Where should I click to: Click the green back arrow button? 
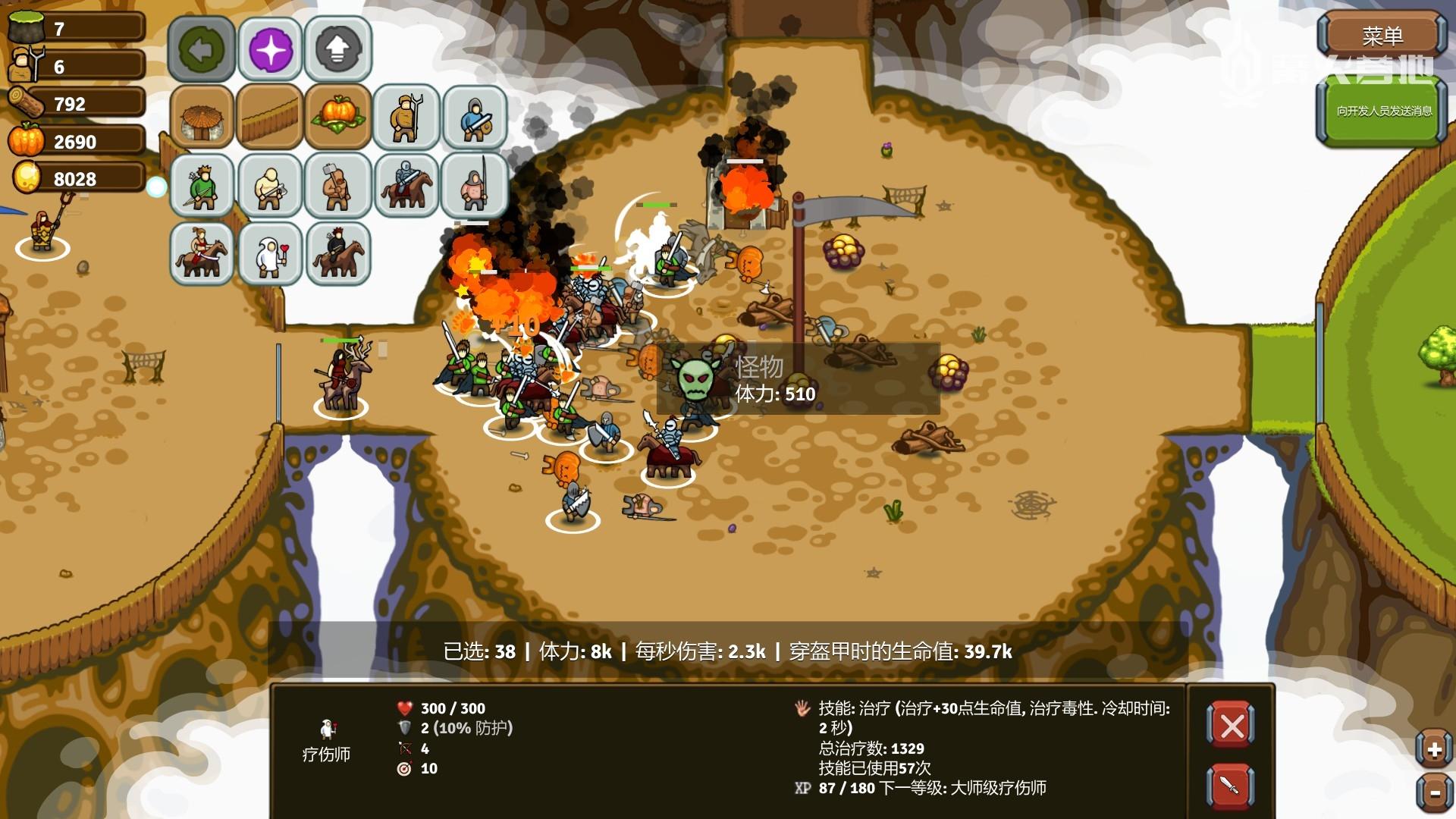(x=201, y=49)
